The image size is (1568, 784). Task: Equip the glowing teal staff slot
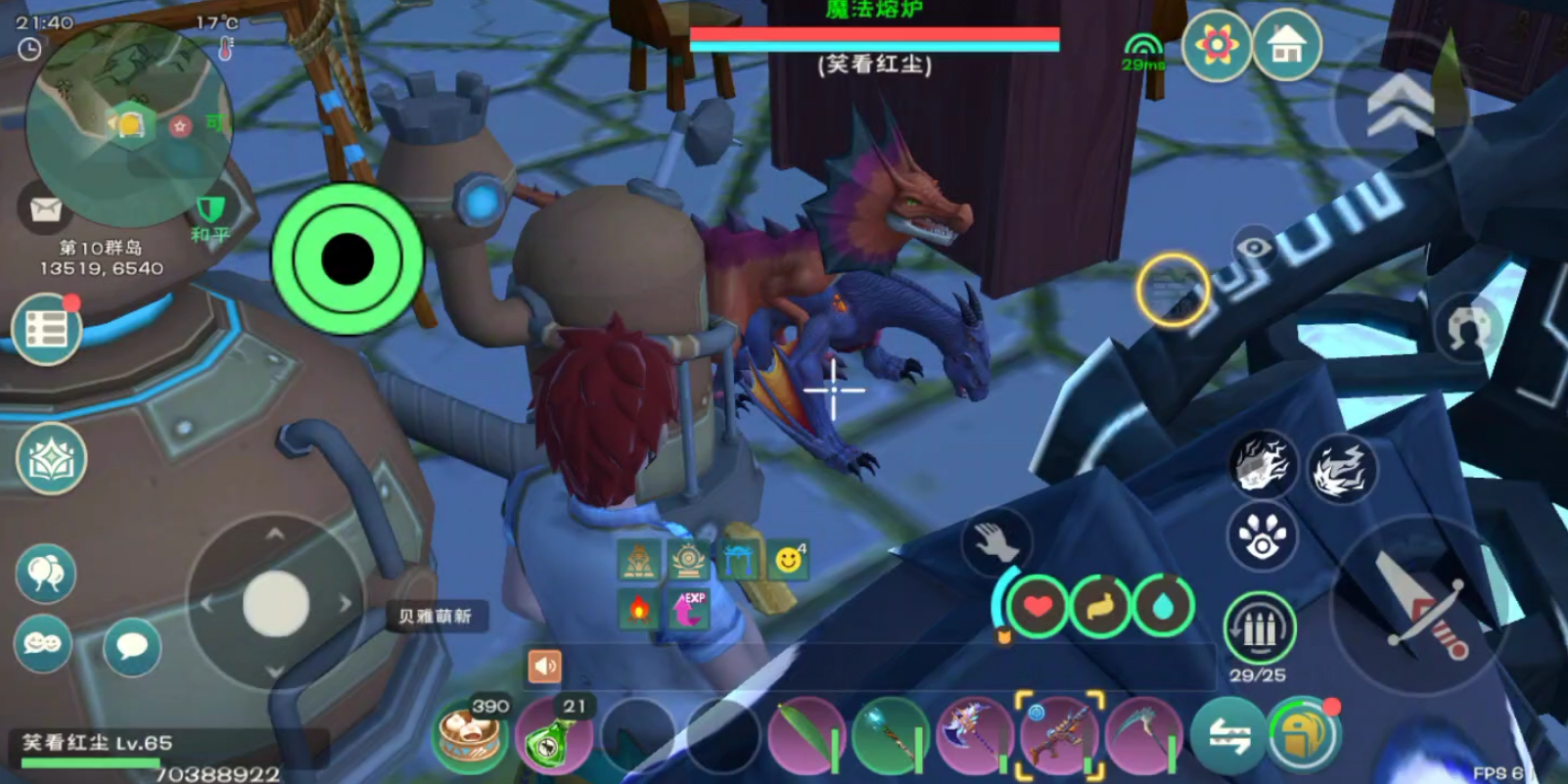(x=891, y=738)
